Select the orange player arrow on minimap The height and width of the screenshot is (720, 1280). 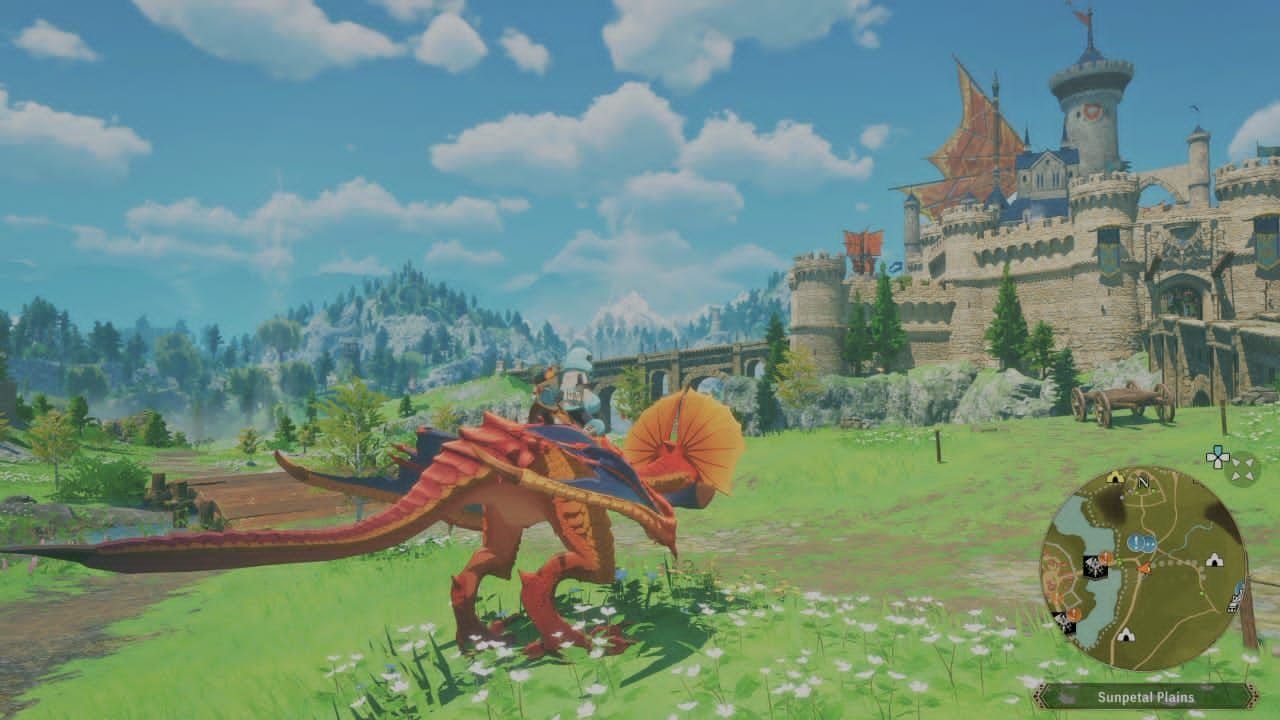tap(1144, 568)
